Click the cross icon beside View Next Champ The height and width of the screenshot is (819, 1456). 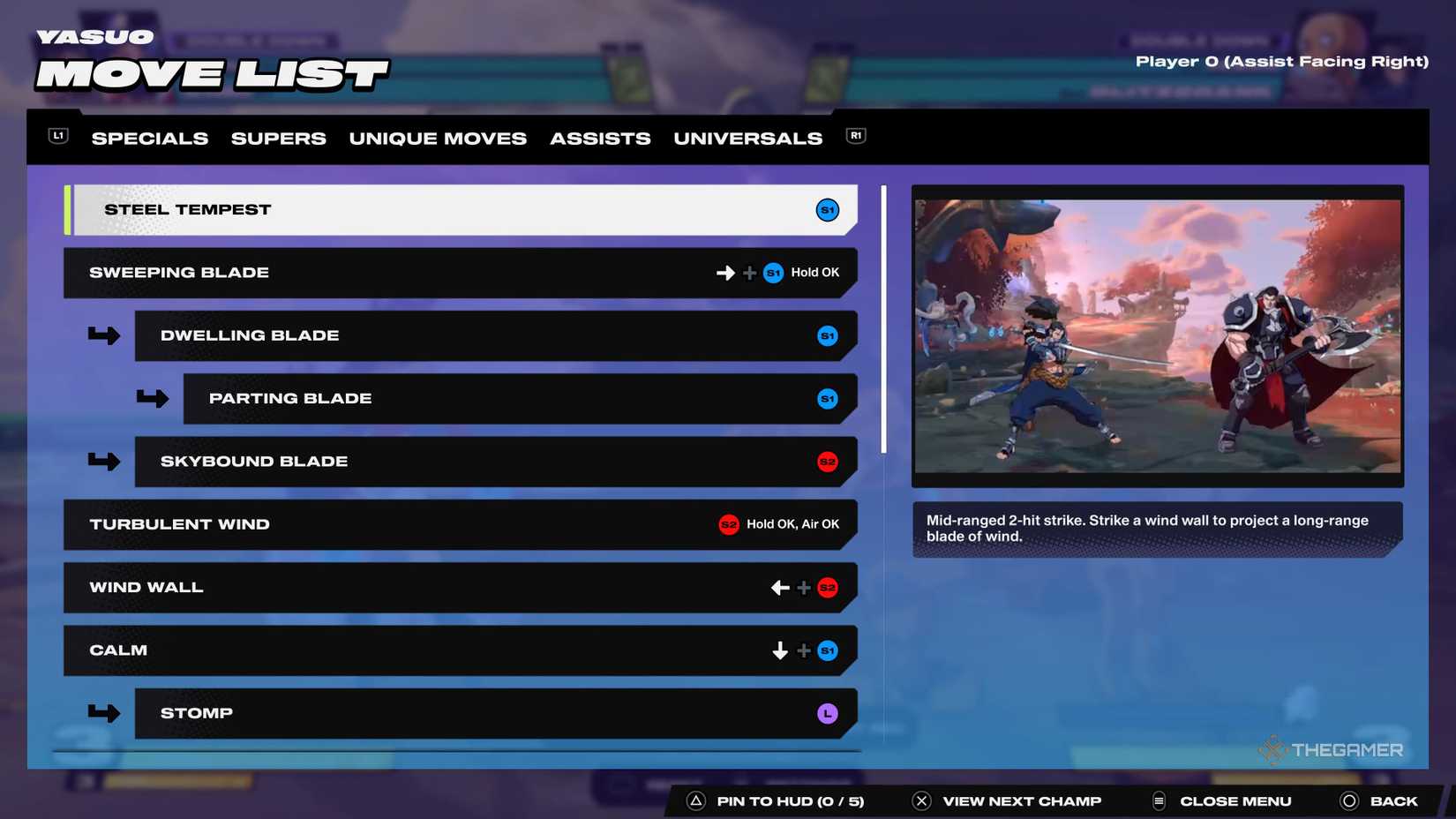921,800
